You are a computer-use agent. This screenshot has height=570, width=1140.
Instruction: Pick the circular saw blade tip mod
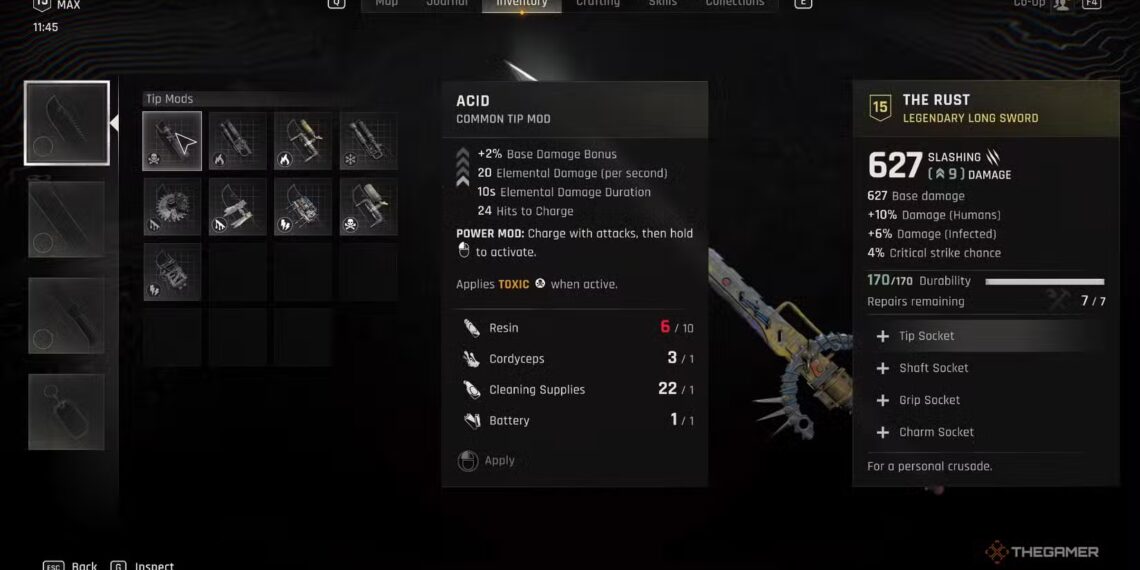(172, 206)
